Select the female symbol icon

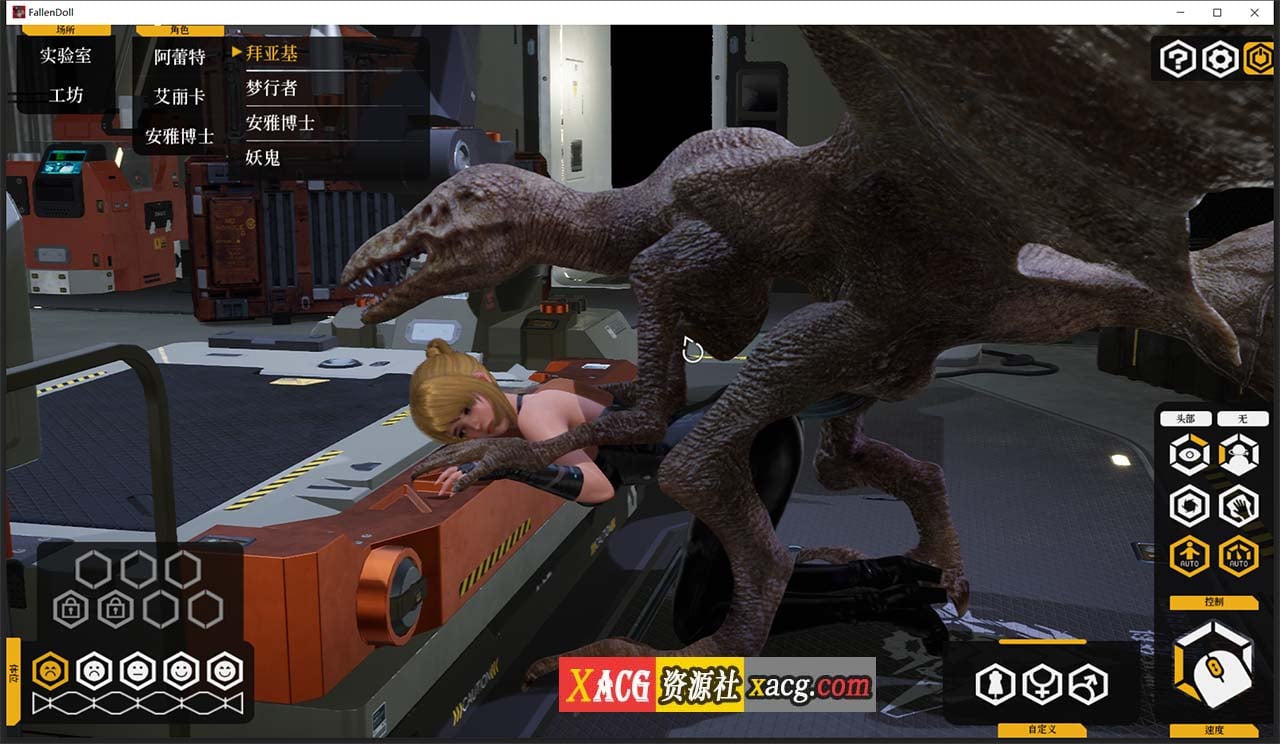pos(1040,686)
